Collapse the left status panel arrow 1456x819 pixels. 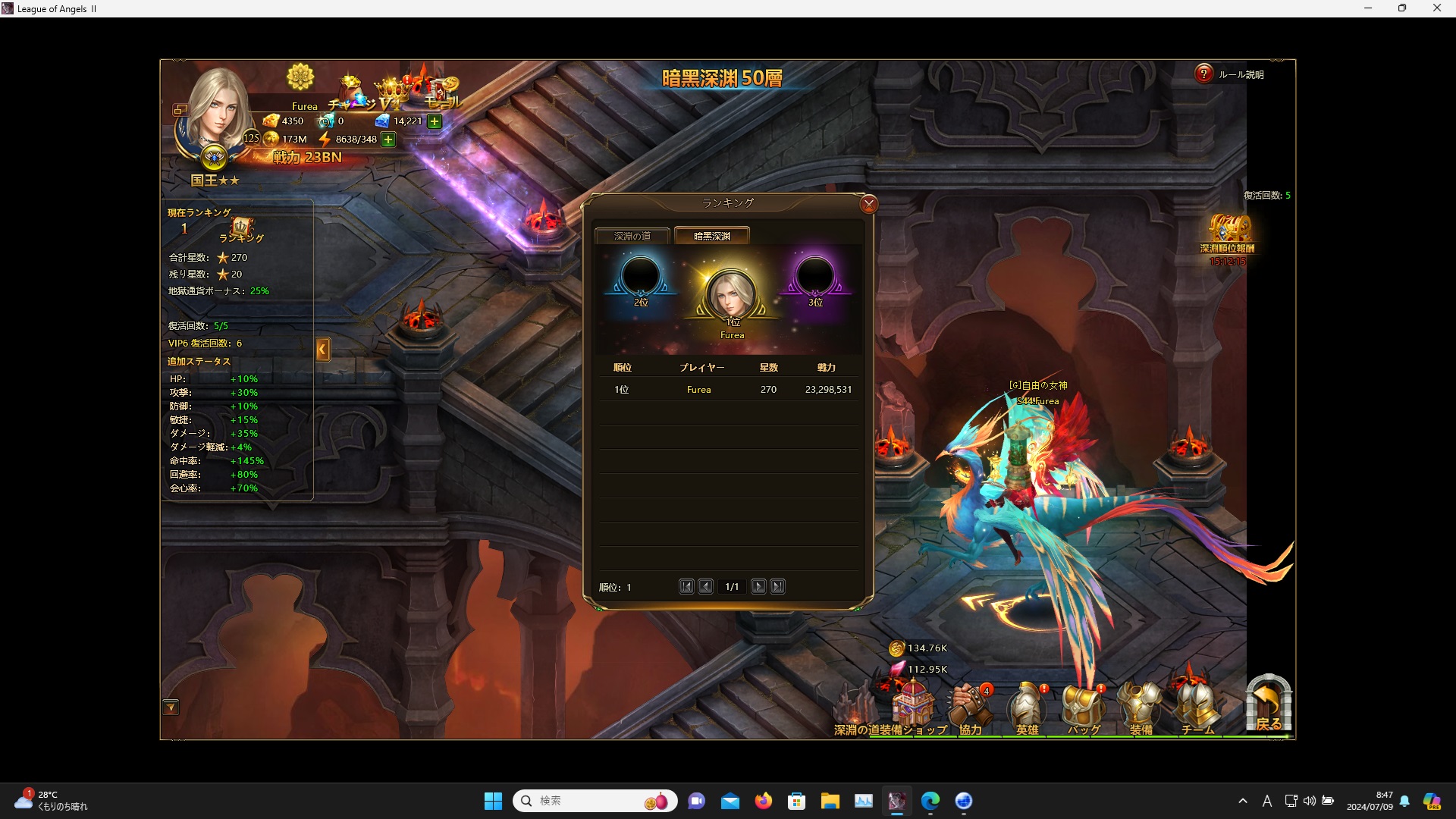pyautogui.click(x=323, y=350)
